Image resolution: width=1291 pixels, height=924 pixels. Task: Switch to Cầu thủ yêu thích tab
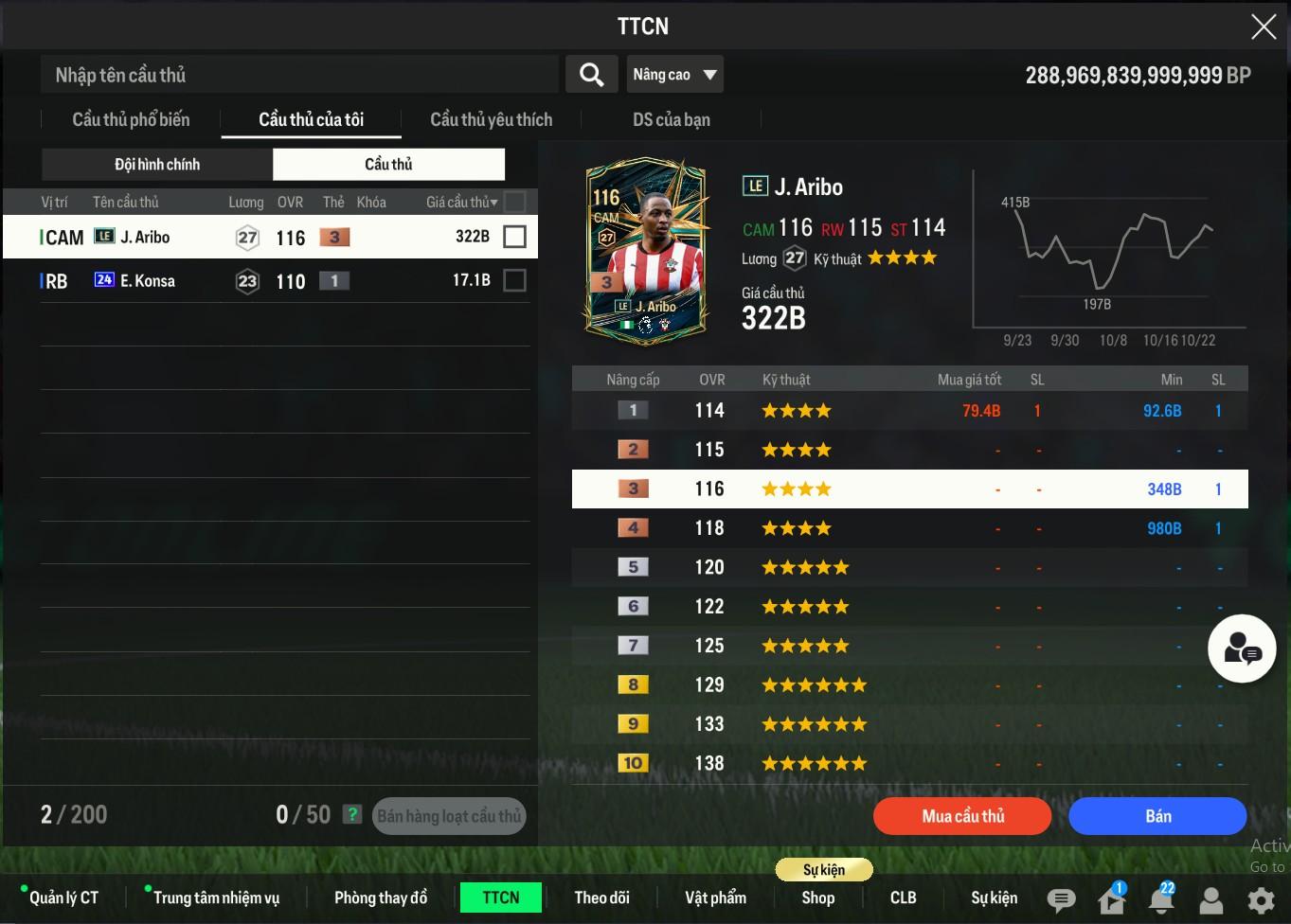pos(491,120)
